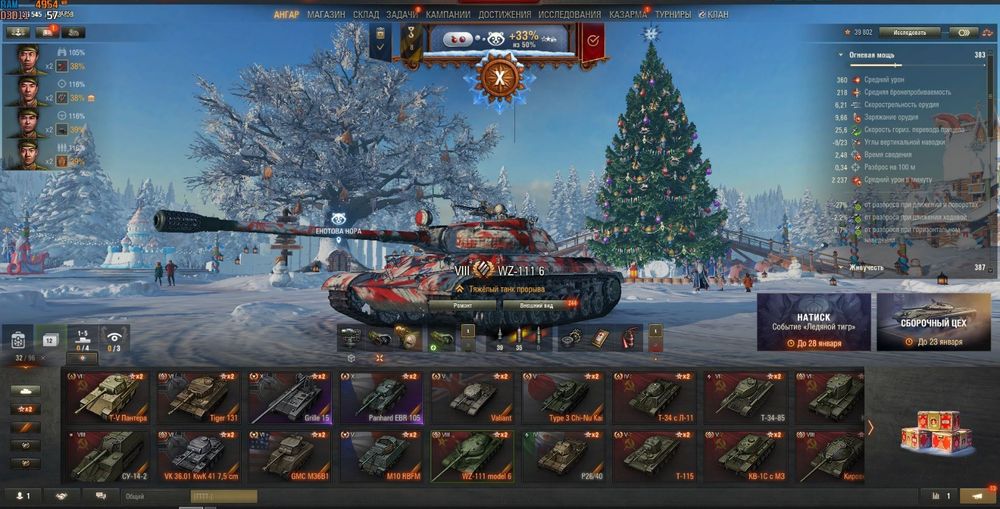Open the Натиск event banner
The image size is (1000, 509).
click(x=813, y=322)
